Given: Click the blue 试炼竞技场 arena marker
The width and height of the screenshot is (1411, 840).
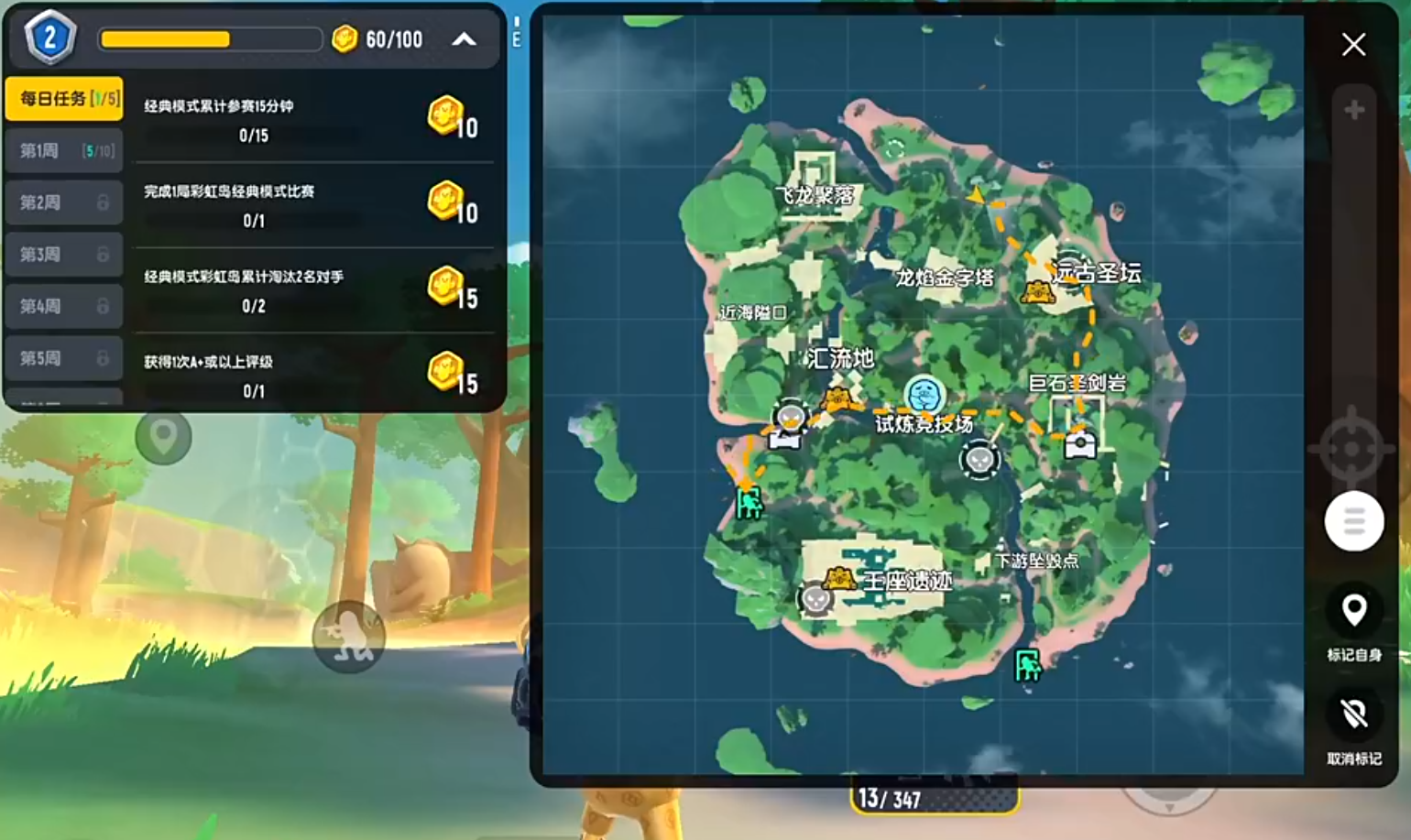Looking at the screenshot, I should coord(924,396).
